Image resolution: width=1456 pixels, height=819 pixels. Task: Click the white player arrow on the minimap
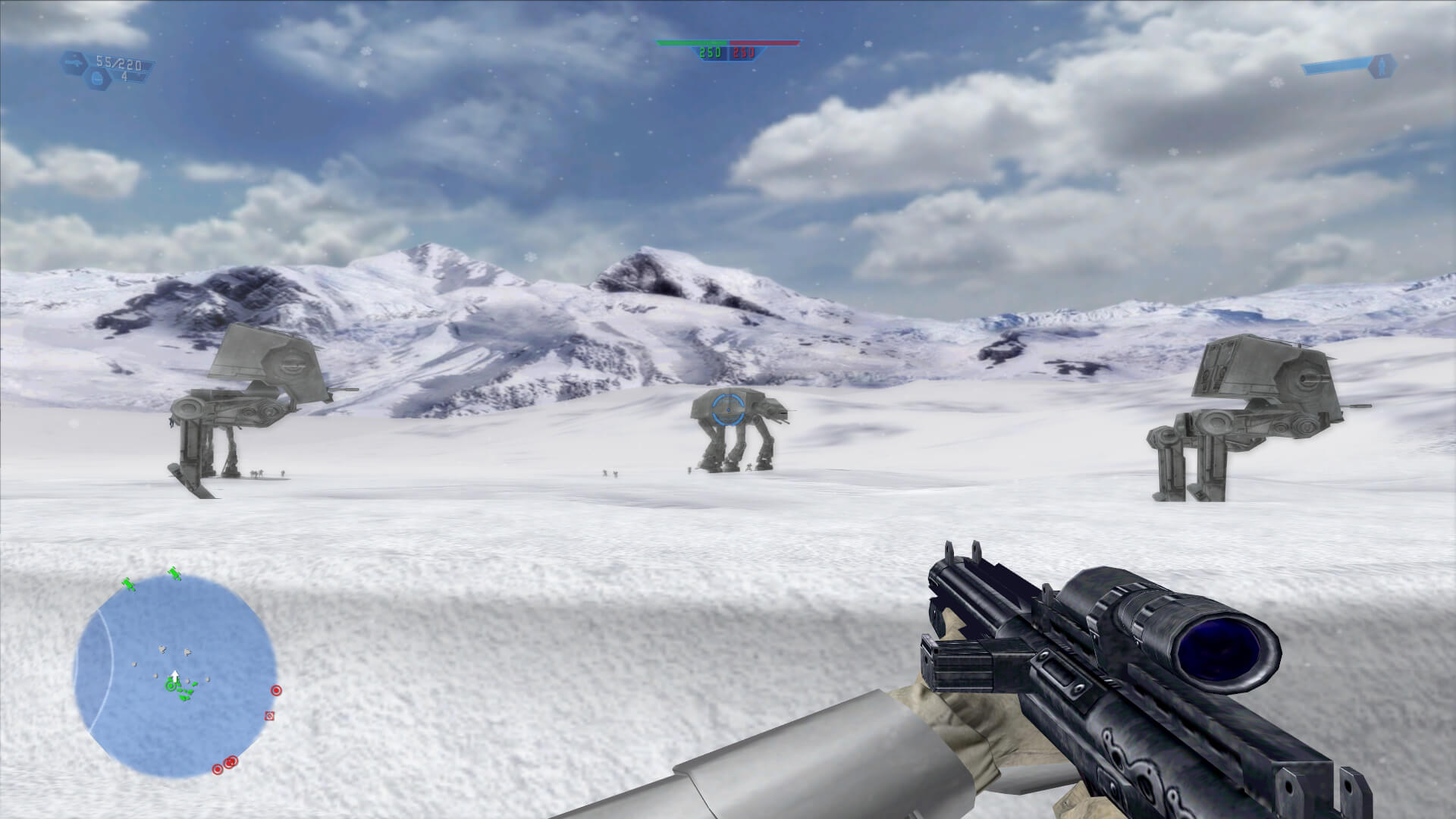click(x=174, y=676)
